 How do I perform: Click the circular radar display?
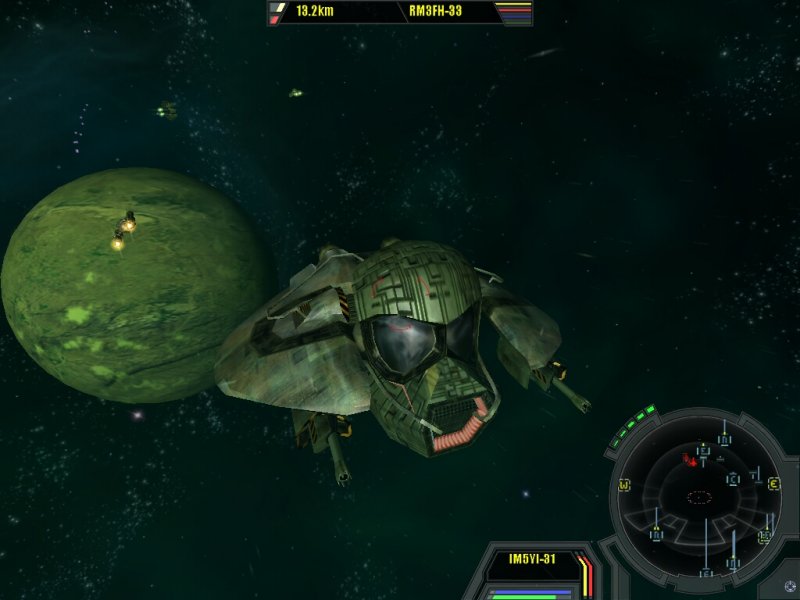(x=699, y=495)
